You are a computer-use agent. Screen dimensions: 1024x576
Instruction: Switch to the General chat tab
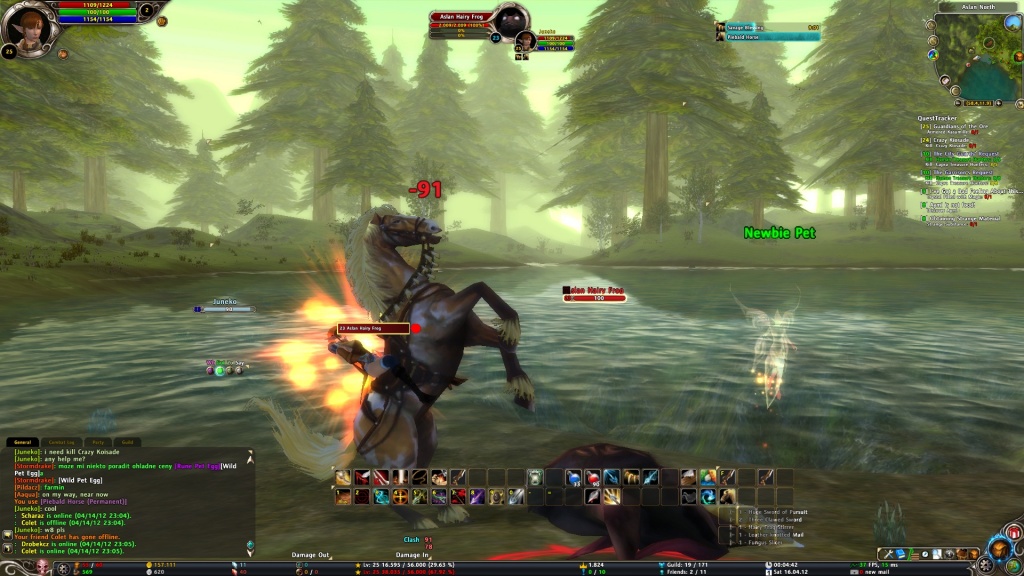[x=21, y=441]
